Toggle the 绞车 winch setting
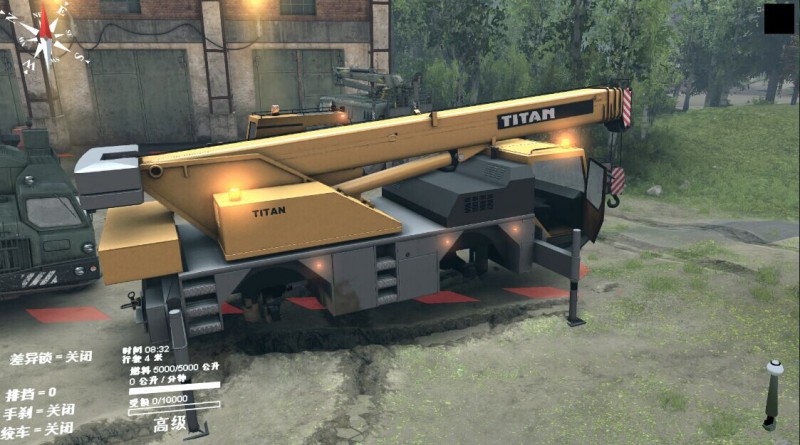The image size is (800, 445). pyautogui.click(x=40, y=429)
